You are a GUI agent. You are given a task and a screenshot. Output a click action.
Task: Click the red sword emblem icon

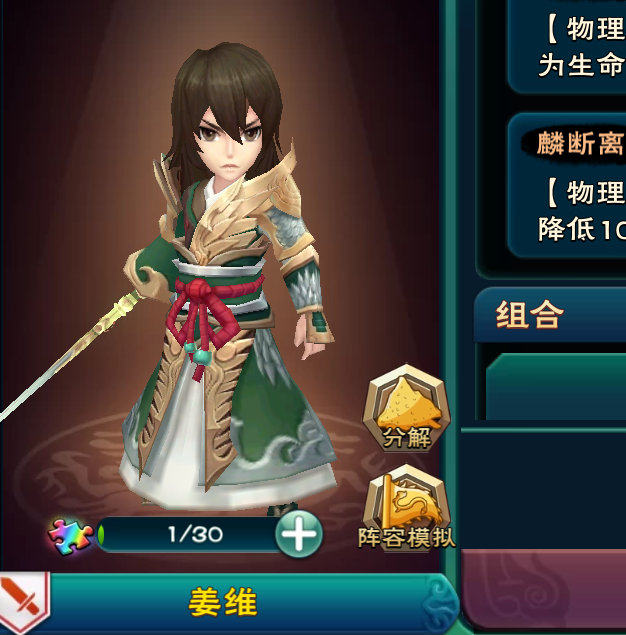tap(22, 602)
